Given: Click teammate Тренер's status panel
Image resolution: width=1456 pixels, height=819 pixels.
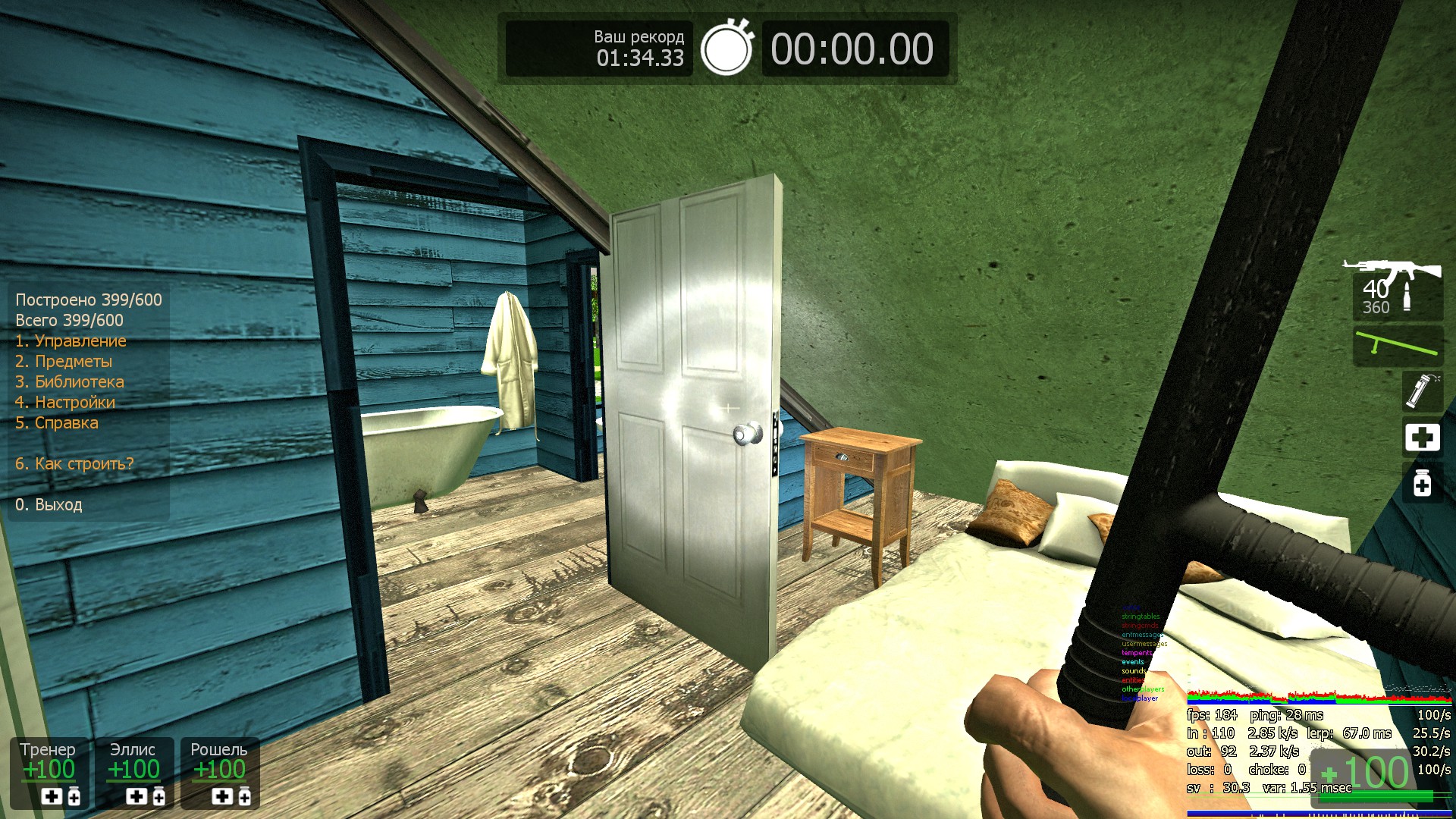Looking at the screenshot, I should [x=49, y=772].
